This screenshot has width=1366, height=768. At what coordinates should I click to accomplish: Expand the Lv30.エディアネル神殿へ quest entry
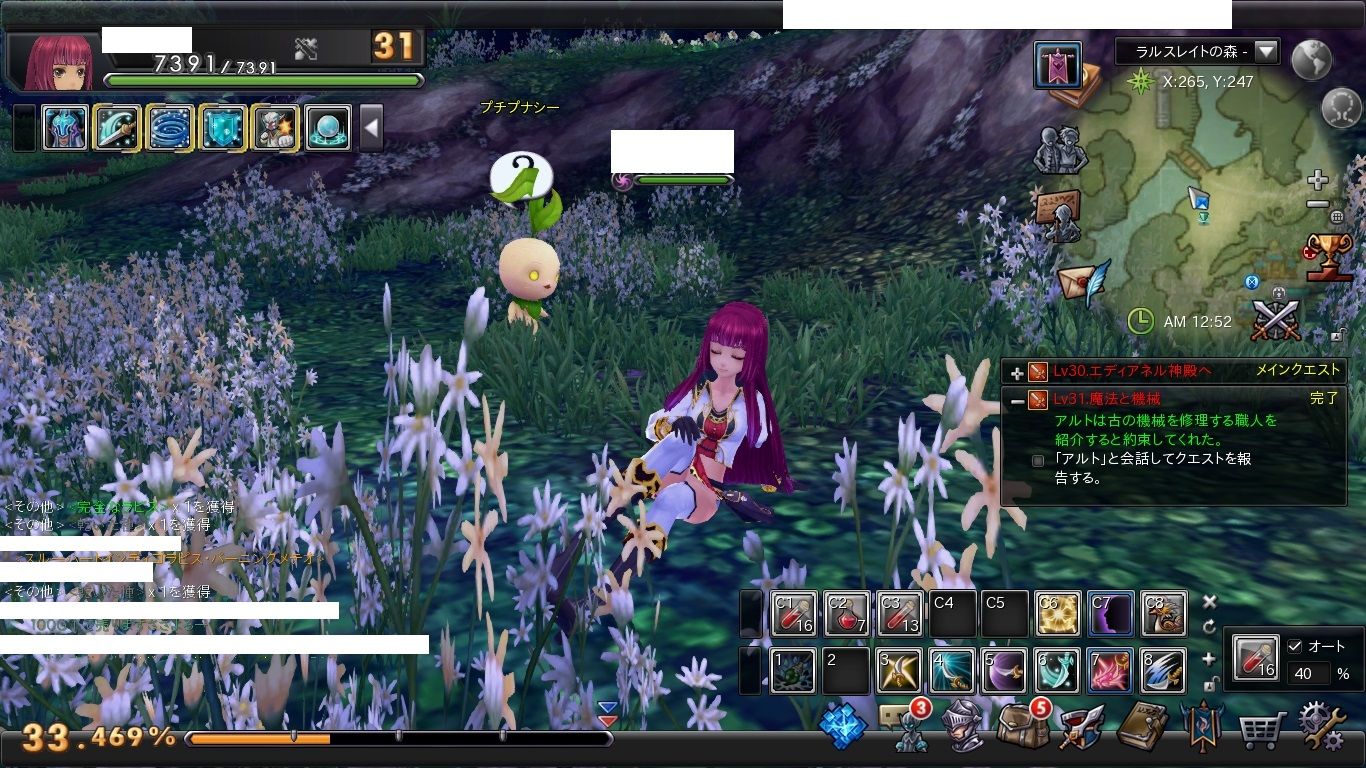[1017, 372]
